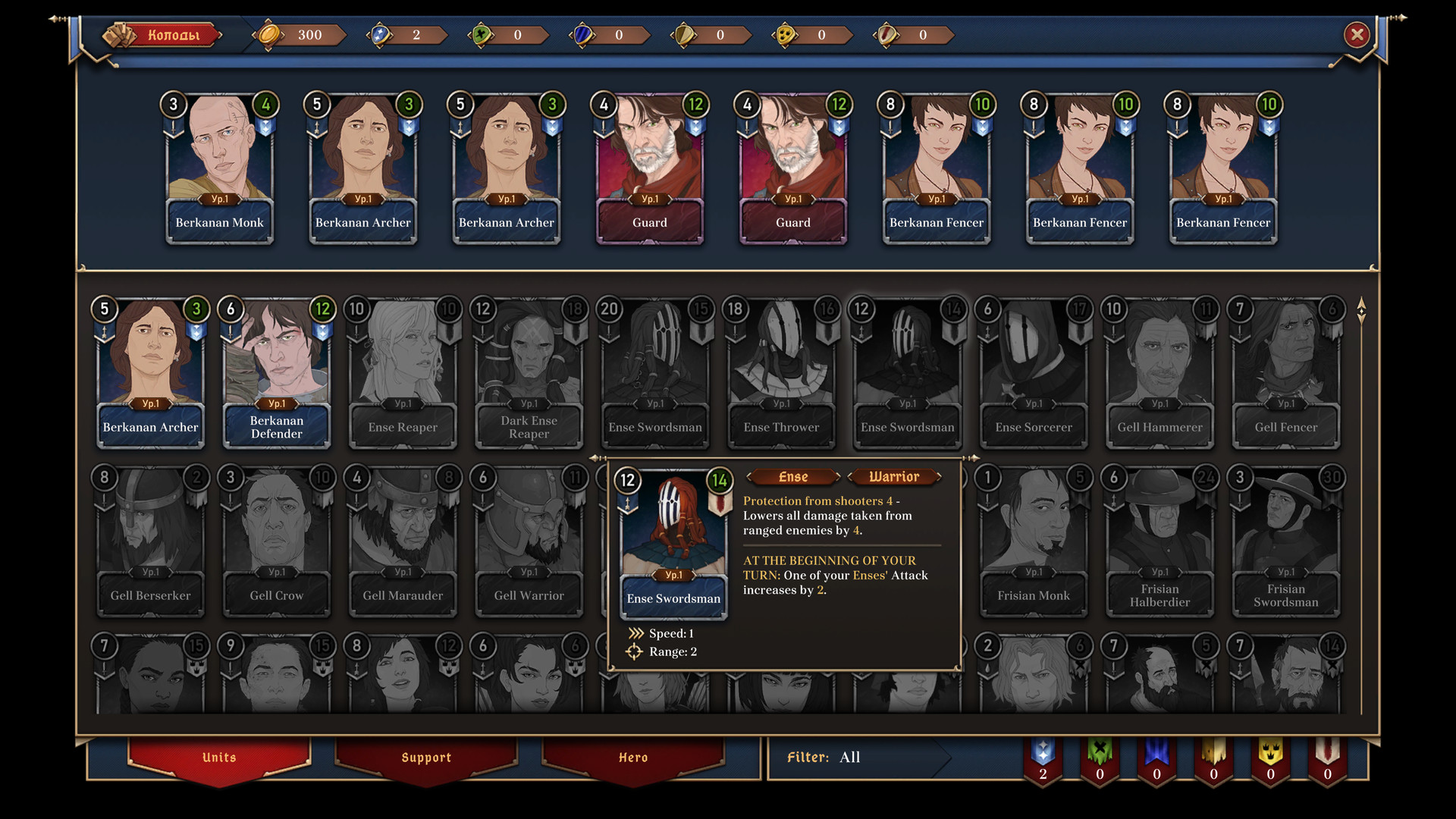Click the green cross resource shield icon

[479, 35]
